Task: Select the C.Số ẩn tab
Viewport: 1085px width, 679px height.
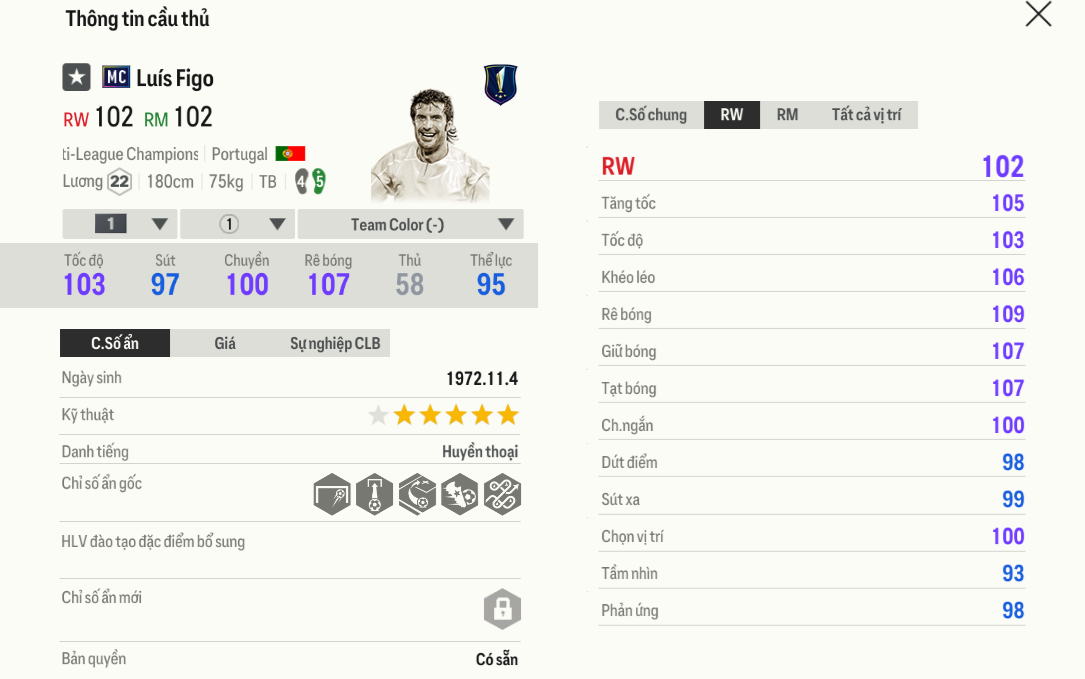Action: coord(115,344)
